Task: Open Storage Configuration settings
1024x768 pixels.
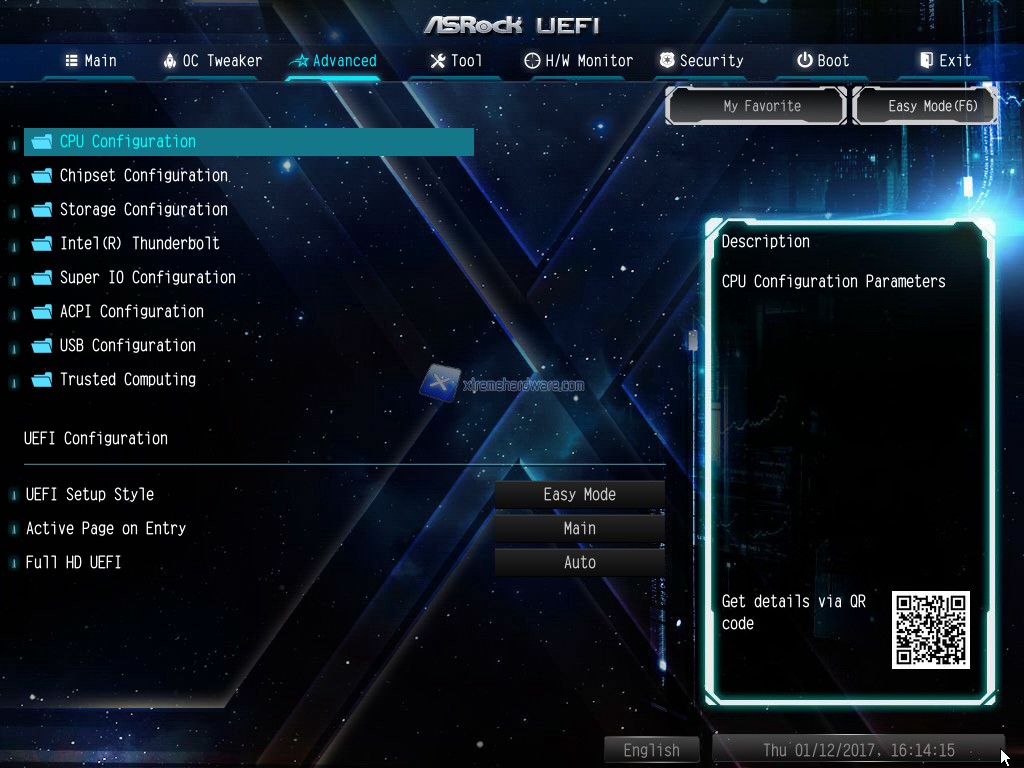Action: (x=143, y=210)
